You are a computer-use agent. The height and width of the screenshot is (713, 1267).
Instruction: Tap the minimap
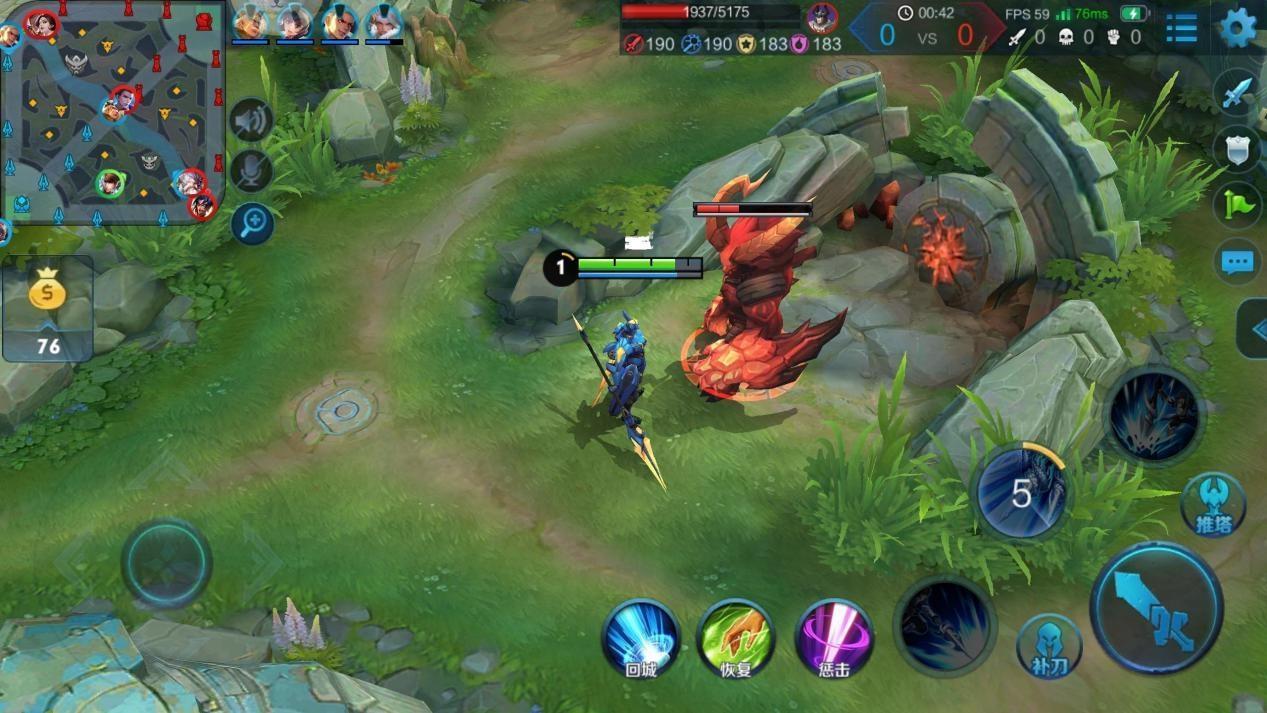pos(110,112)
